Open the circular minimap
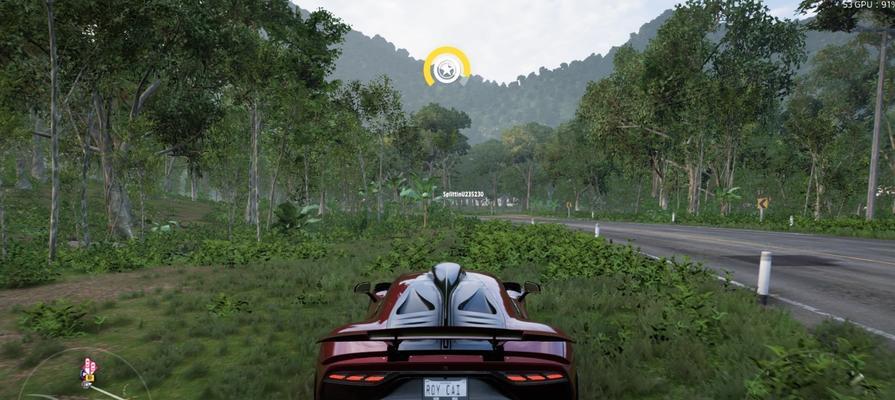The image size is (895, 400). (x=80, y=378)
